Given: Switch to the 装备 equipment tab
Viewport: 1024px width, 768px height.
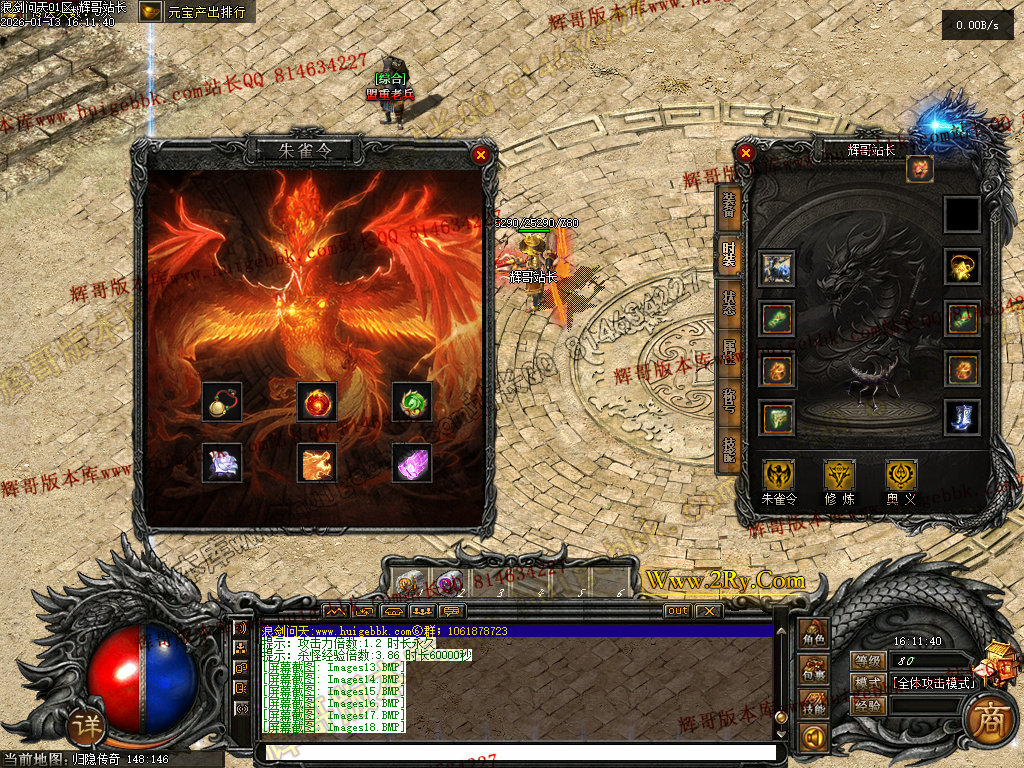Looking at the screenshot, I should click(x=729, y=205).
